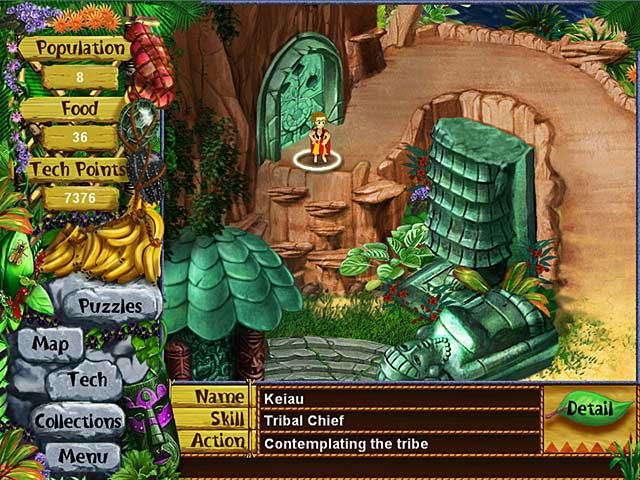View the Collections page

click(x=78, y=421)
